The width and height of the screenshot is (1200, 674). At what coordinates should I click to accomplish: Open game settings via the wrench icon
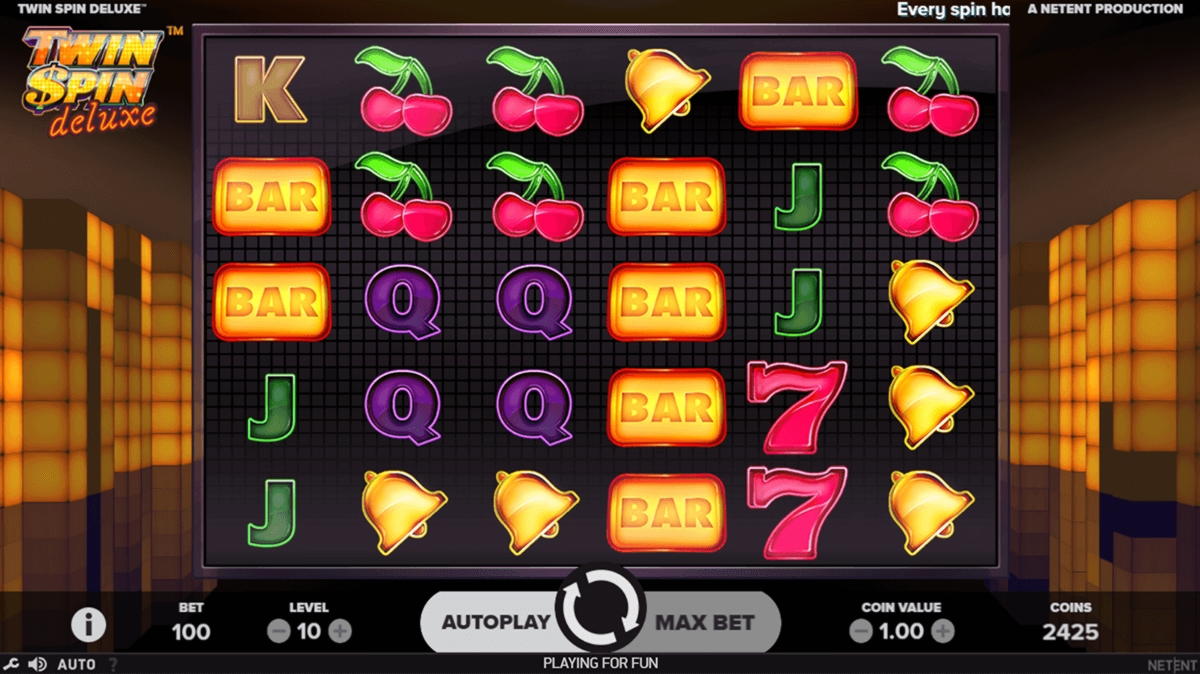11,664
